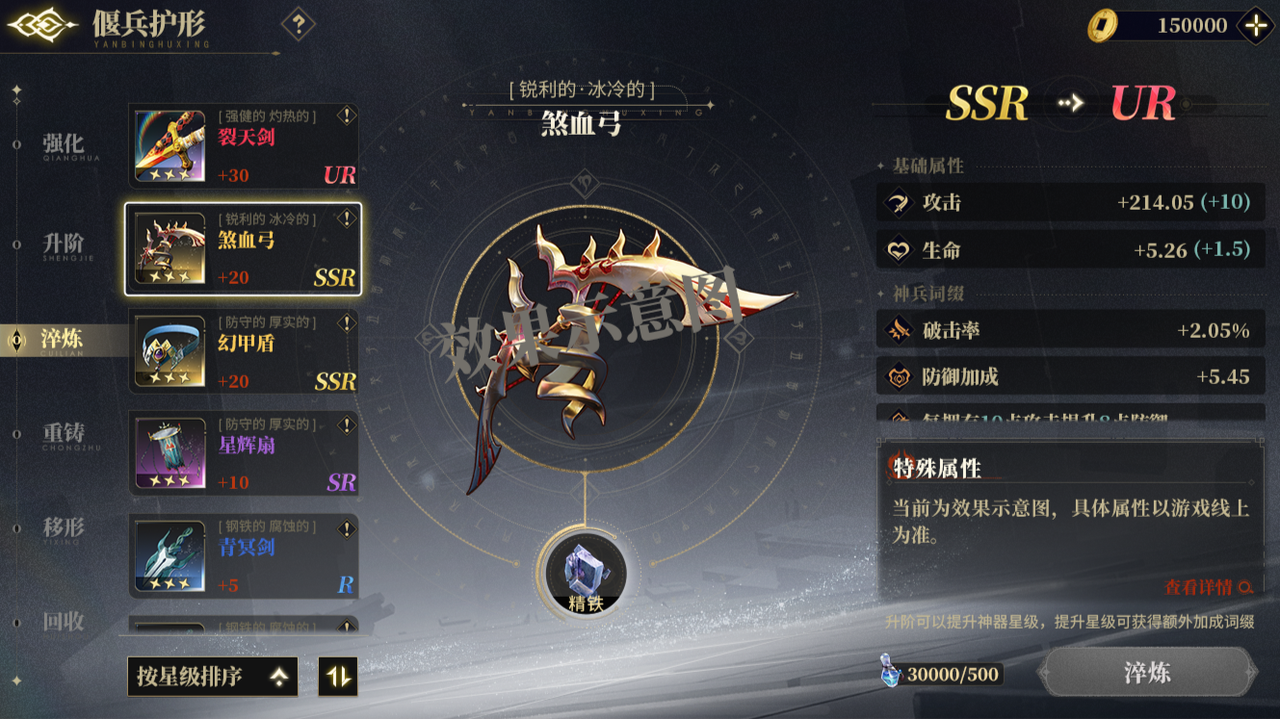Click the alert icon on 裂天剑
The image size is (1280, 719).
pos(346,116)
